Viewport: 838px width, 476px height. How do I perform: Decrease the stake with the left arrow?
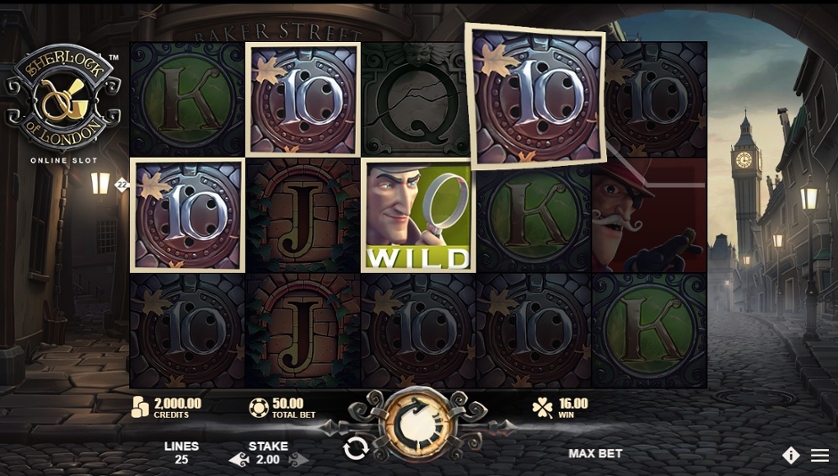pos(237,460)
